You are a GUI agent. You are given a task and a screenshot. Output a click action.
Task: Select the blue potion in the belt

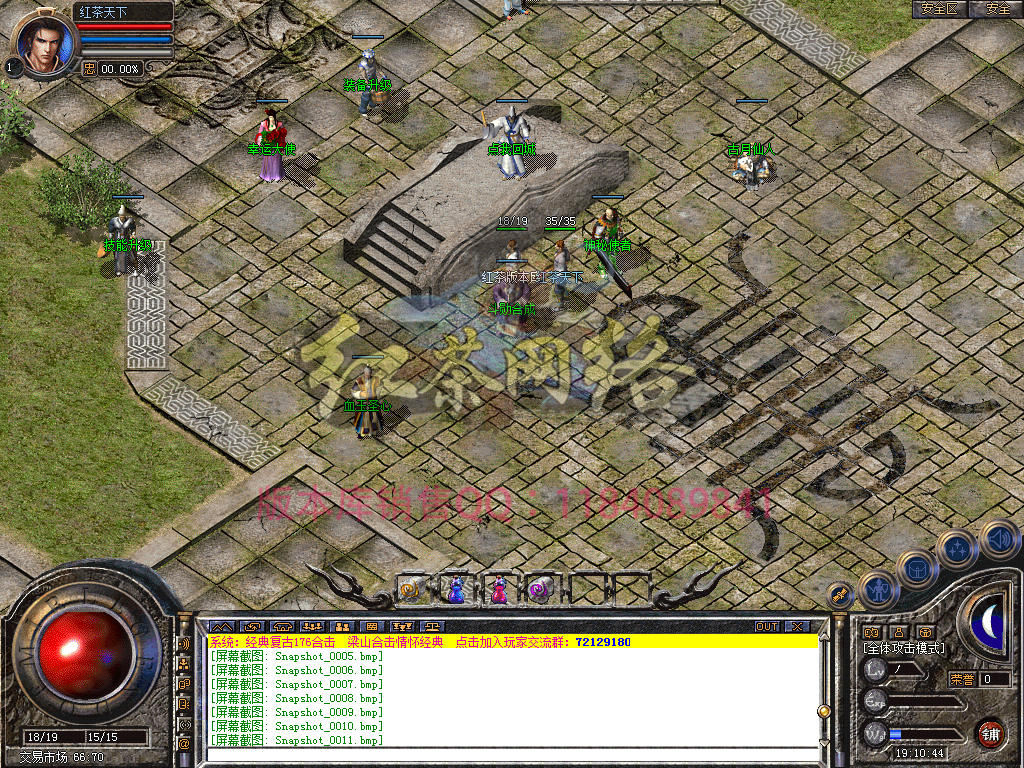coord(455,590)
